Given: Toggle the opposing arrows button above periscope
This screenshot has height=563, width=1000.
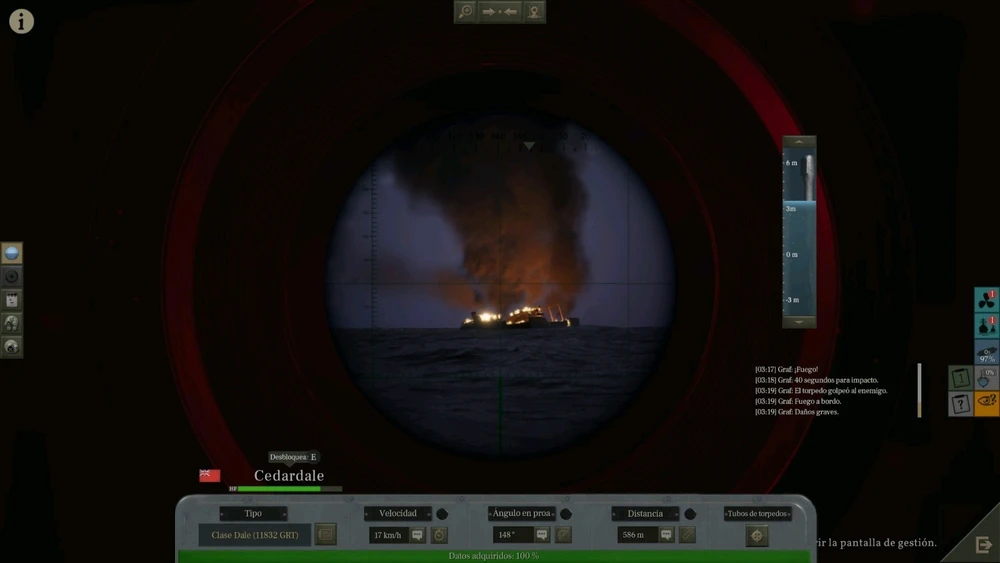Looking at the screenshot, I should (x=500, y=12).
